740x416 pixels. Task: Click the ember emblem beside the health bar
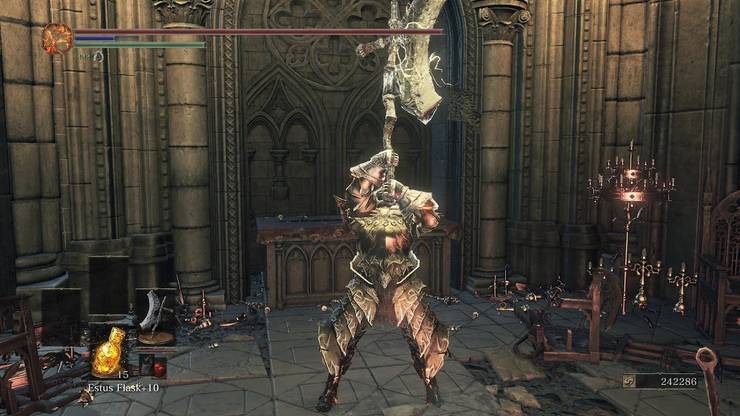pyautogui.click(x=57, y=39)
